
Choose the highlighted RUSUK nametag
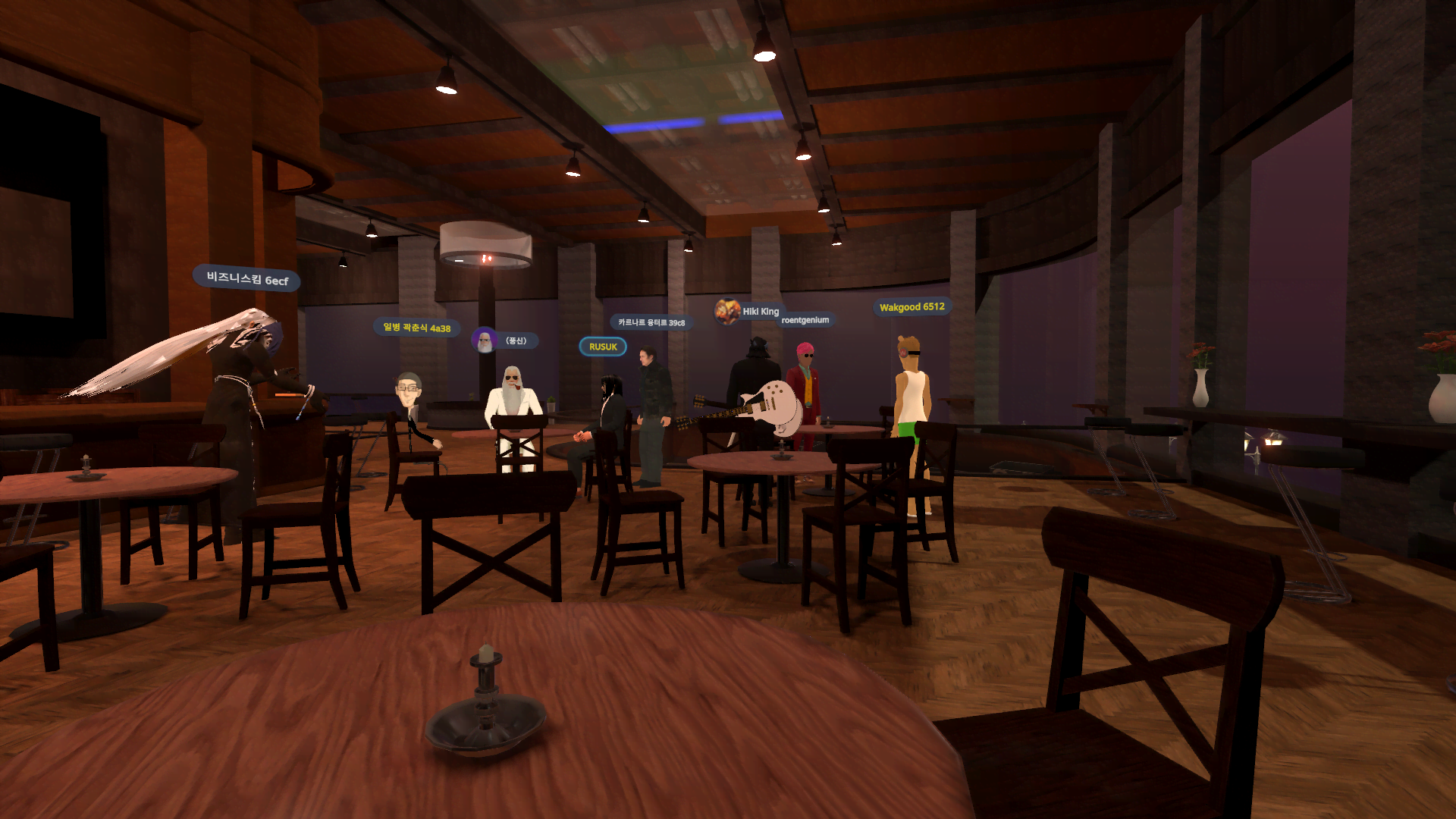point(603,347)
